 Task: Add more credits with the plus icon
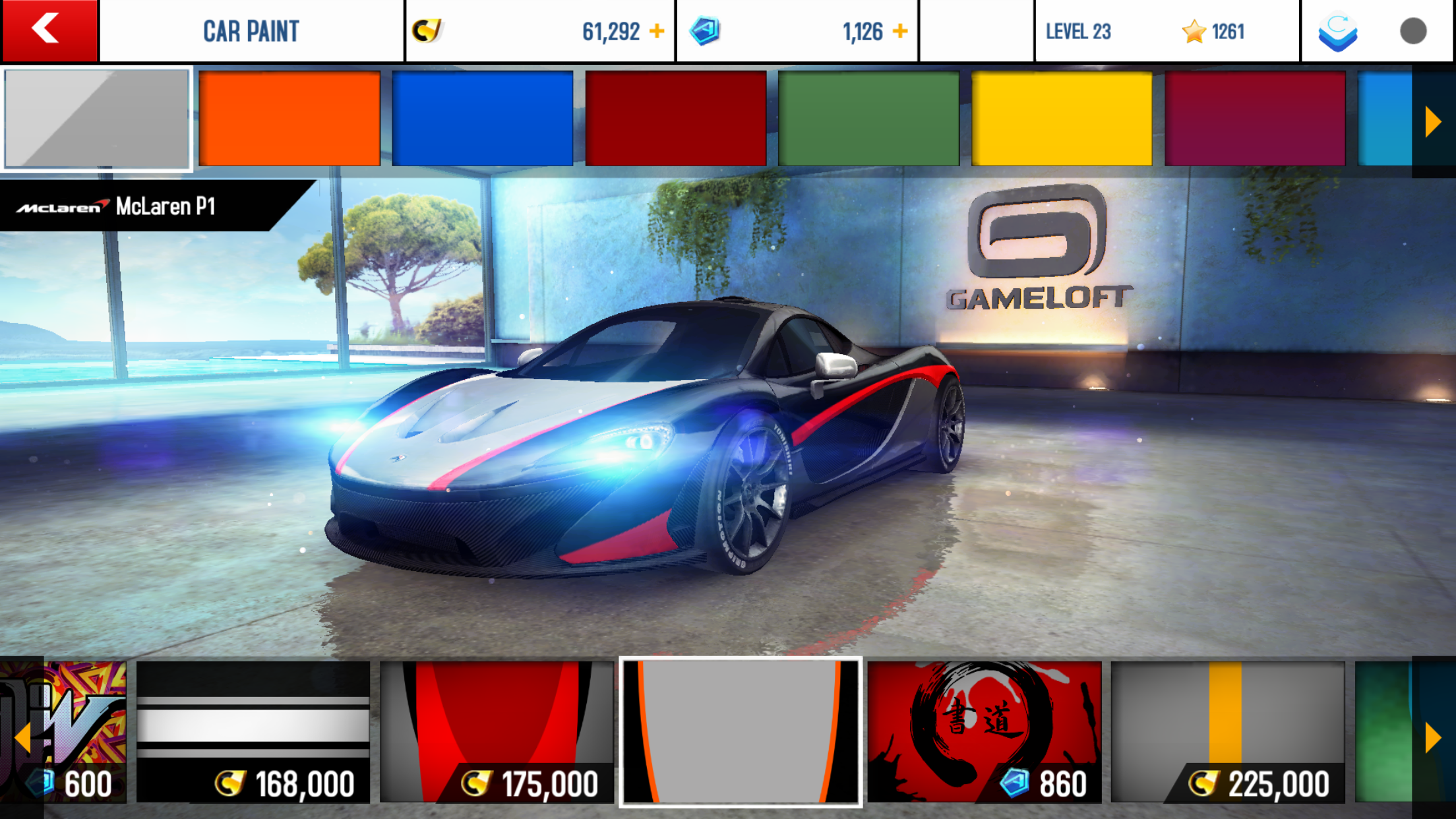[x=657, y=31]
